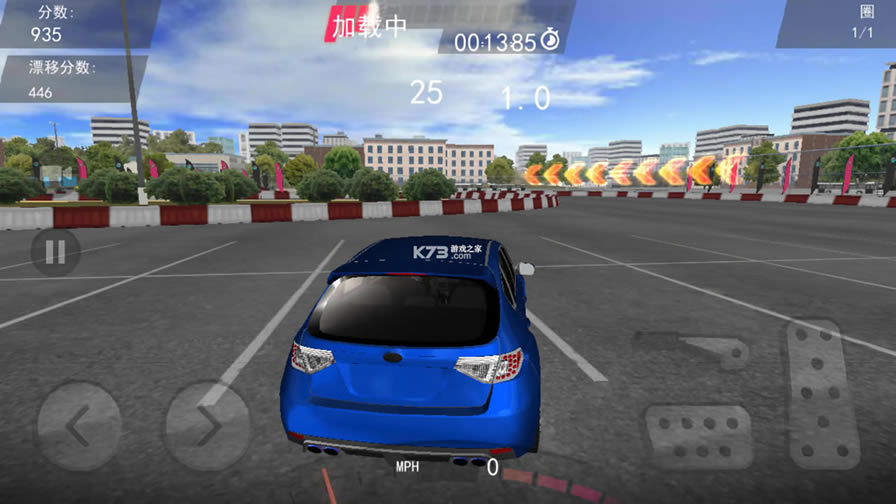Hit the tall gas pedal
The width and height of the screenshot is (896, 504).
[822, 394]
